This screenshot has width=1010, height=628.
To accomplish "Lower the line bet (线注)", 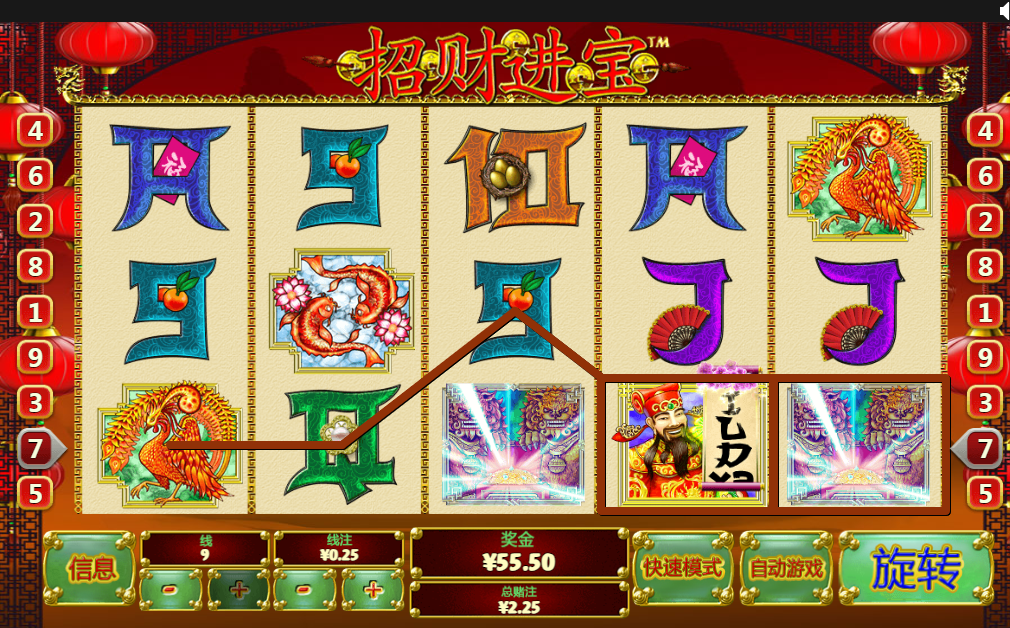I will (305, 590).
